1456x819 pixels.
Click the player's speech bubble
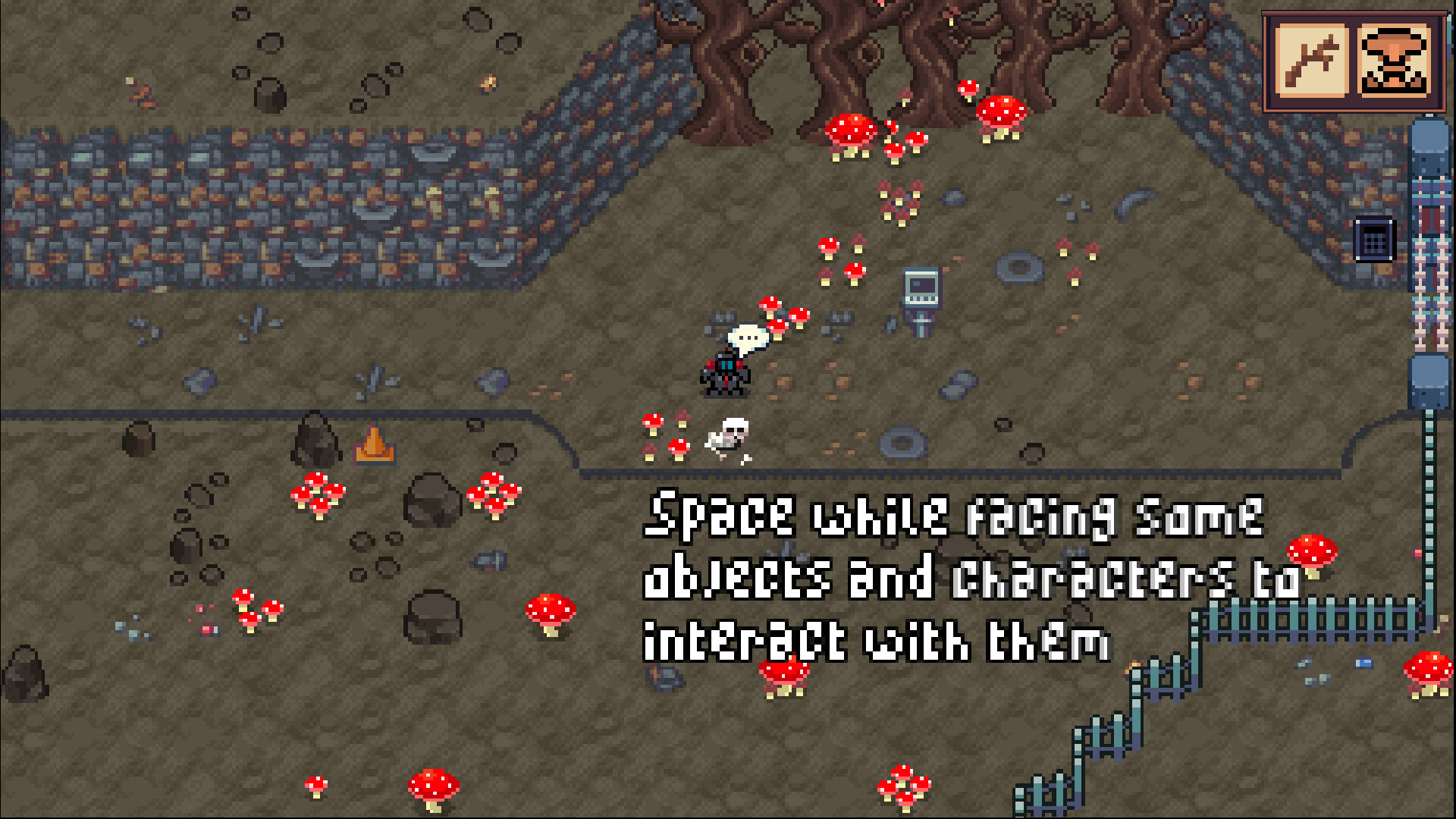[745, 335]
